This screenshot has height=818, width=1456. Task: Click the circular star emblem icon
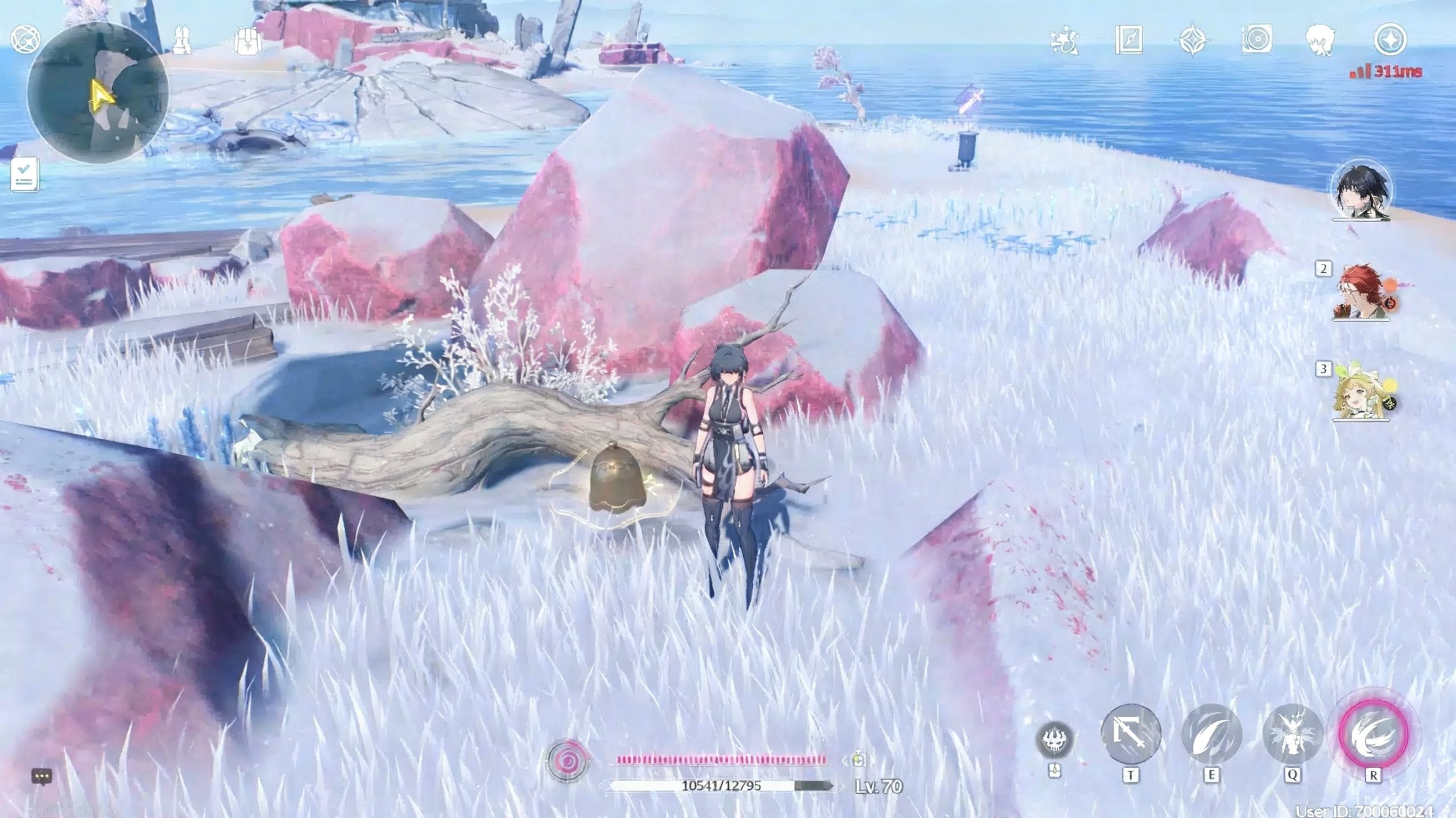pyautogui.click(x=1390, y=40)
